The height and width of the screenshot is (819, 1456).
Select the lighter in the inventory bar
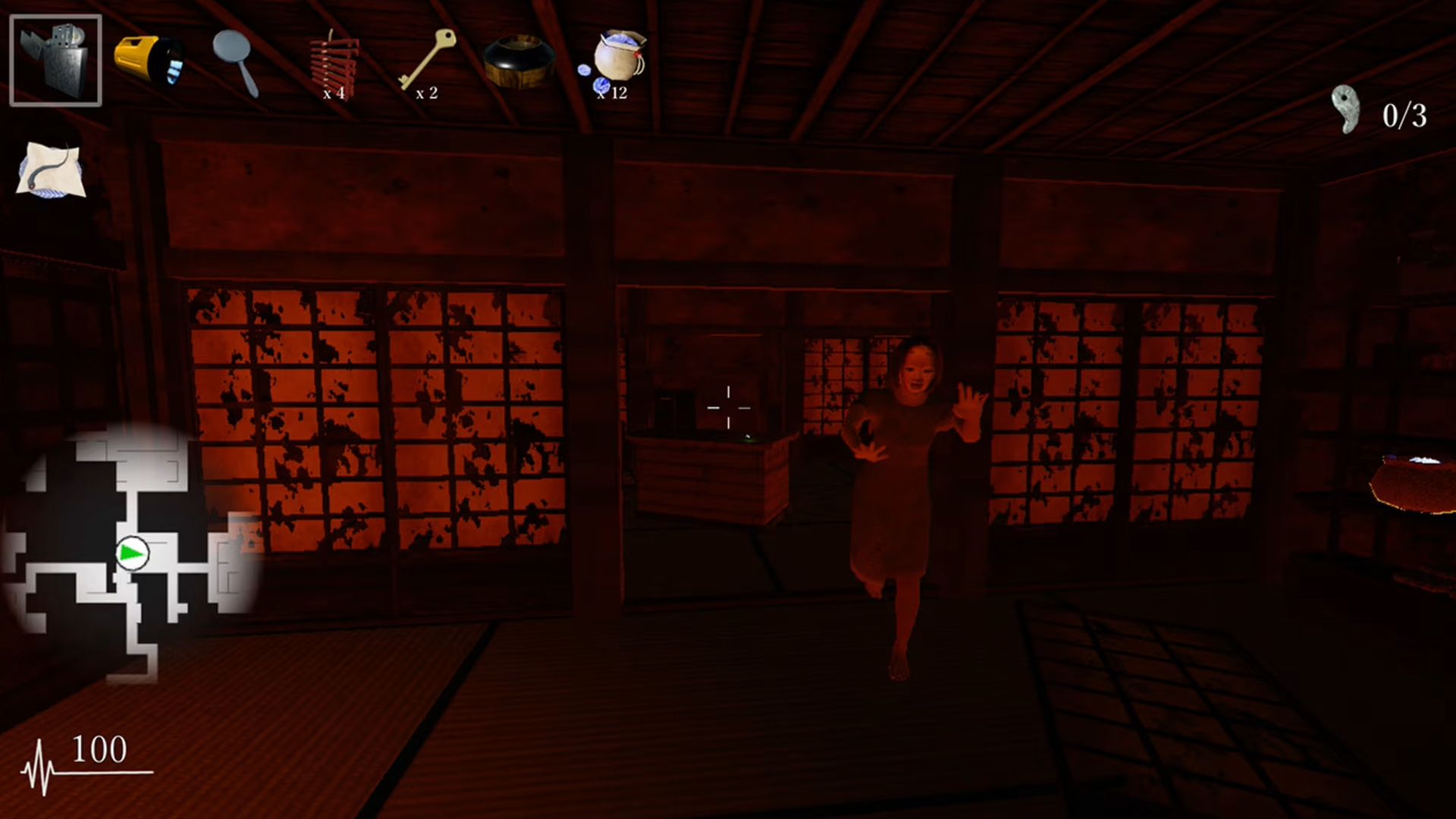pos(55,61)
